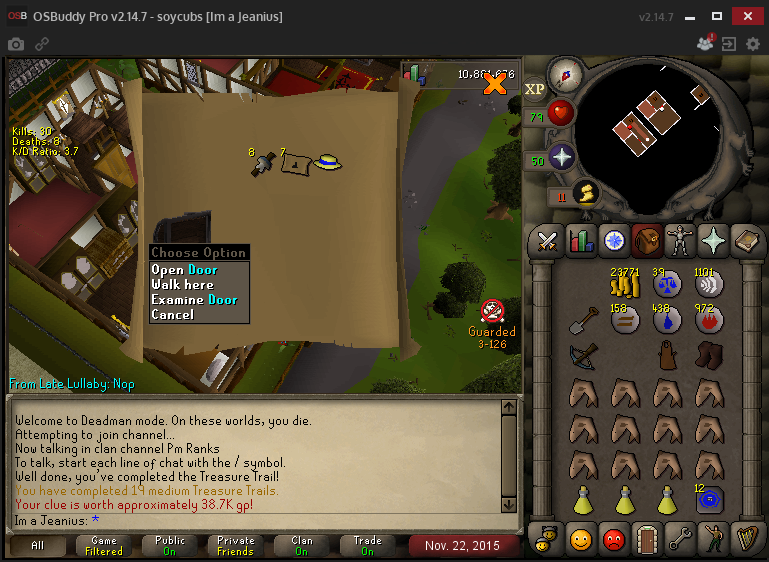769x562 pixels.
Task: Open the Combat Options tab
Action: [x=547, y=241]
